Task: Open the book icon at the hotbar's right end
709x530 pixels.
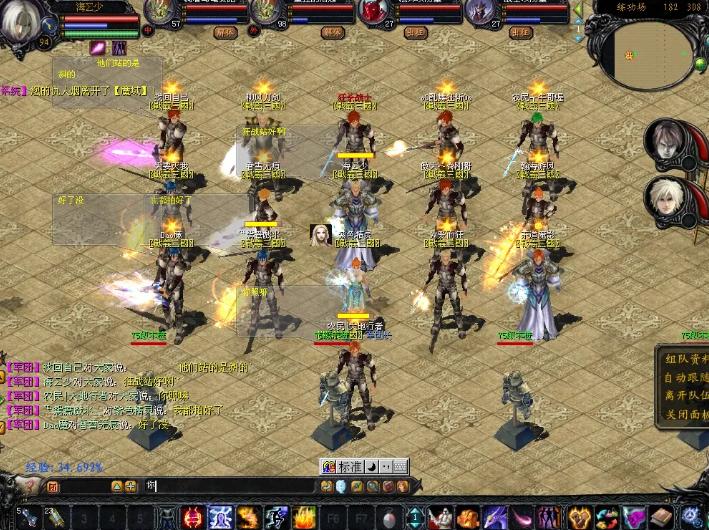Action: pyautogui.click(x=660, y=517)
